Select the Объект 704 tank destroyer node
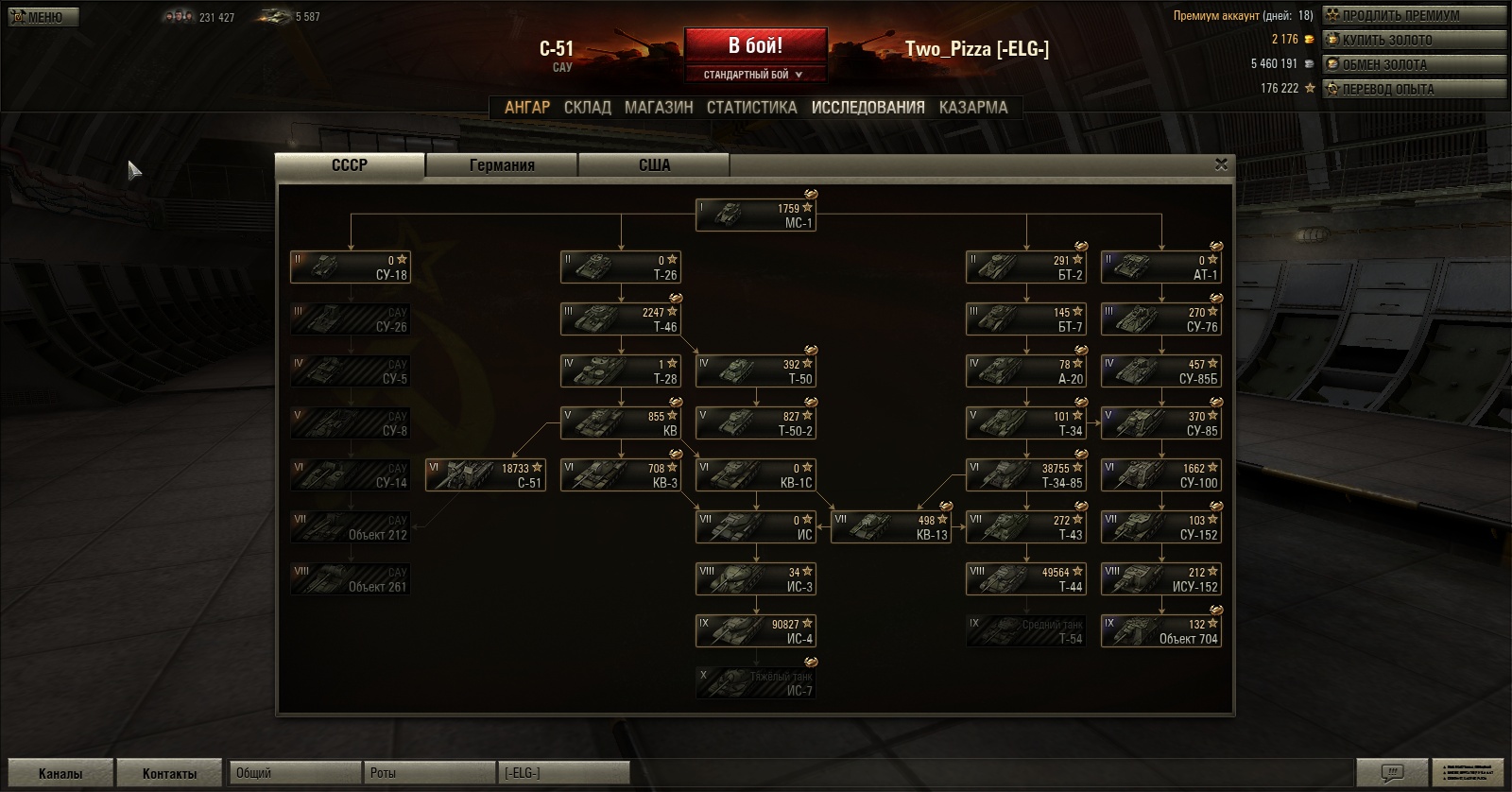The height and width of the screenshot is (792, 1512). (1160, 631)
